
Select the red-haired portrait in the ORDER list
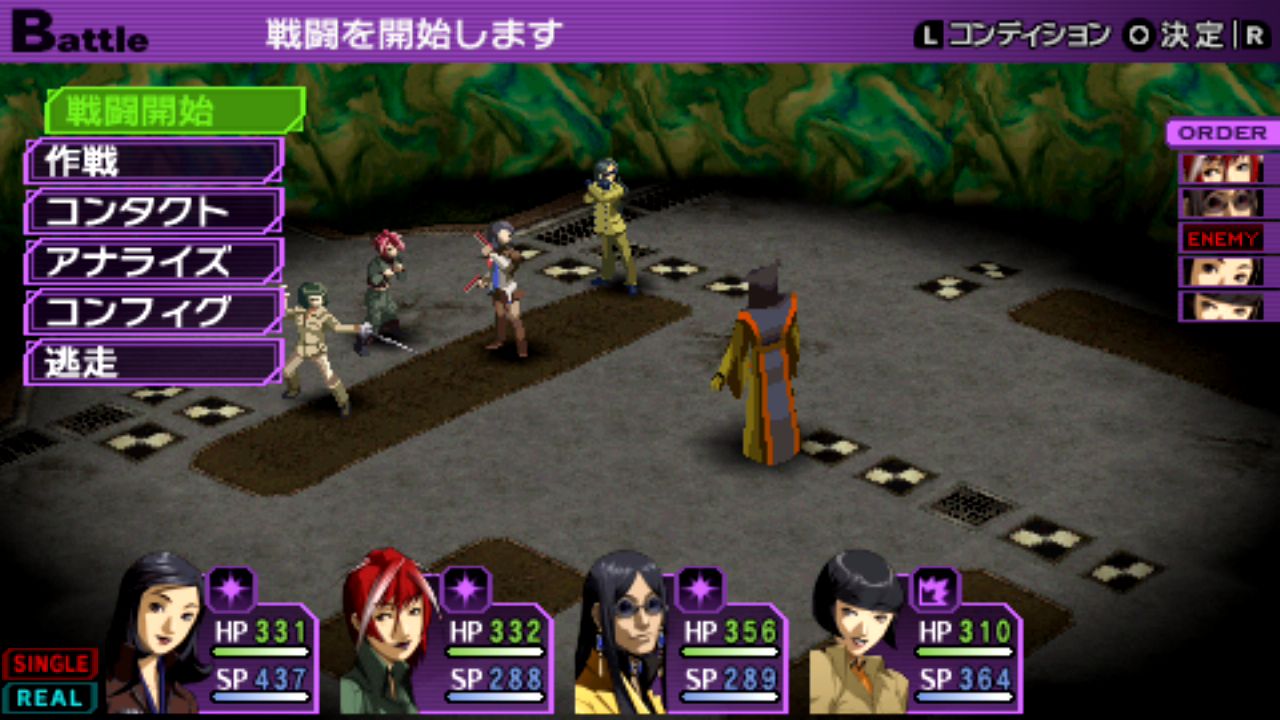click(x=1223, y=168)
